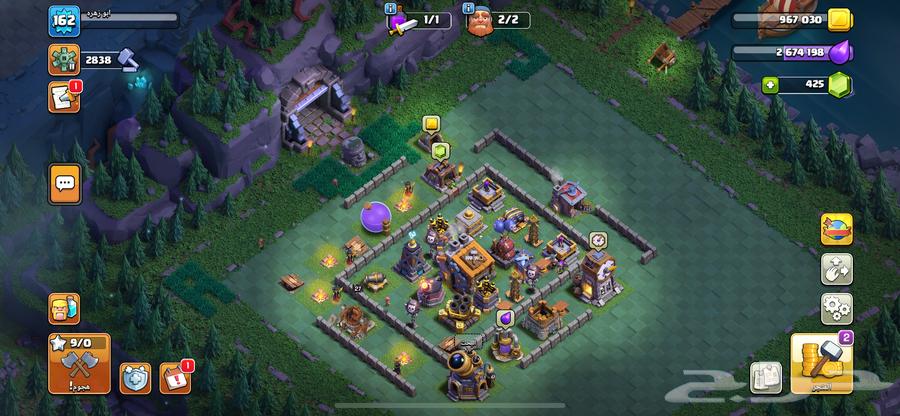Tap the battle machine 1/1 sword icon
900x416 pixels.
pos(401,21)
